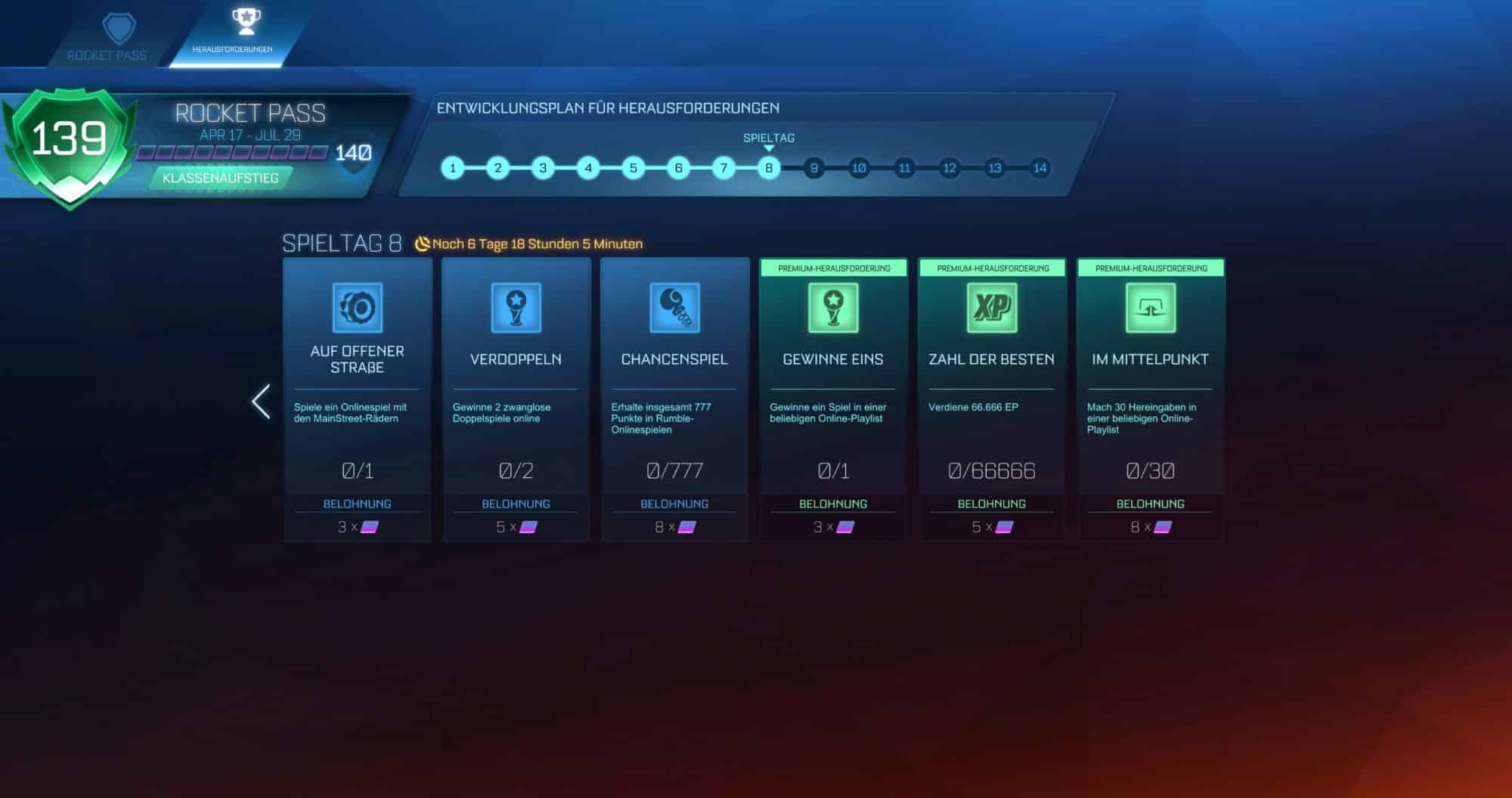Viewport: 1512px width, 798px height.
Task: Select the Herausforderungen trophy icon
Action: tap(243, 20)
